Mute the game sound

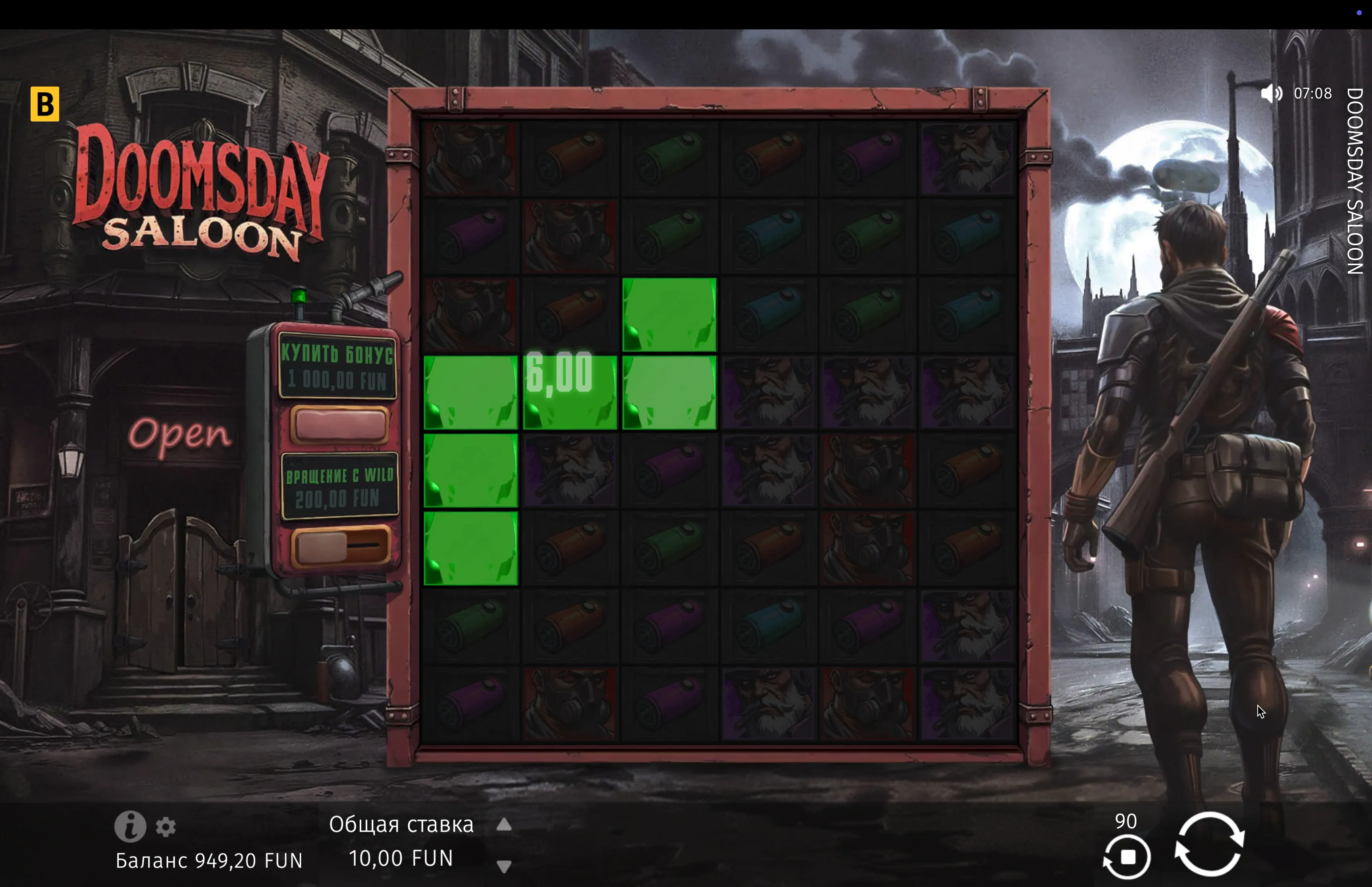tap(1271, 93)
